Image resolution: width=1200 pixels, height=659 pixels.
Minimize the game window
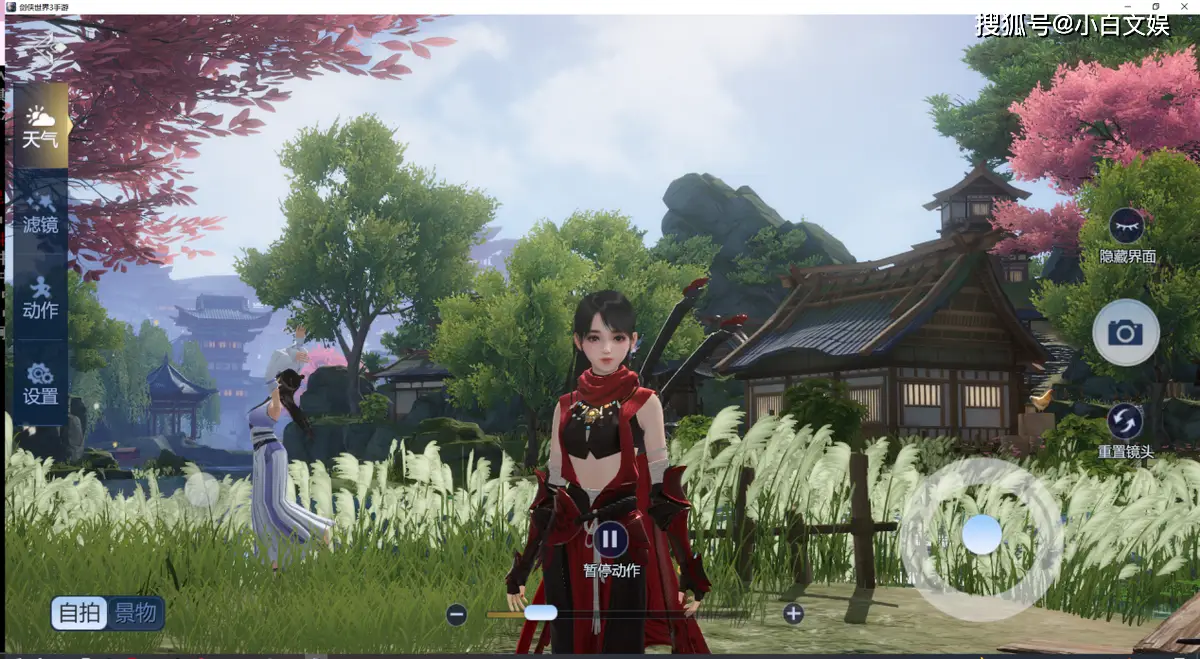[x=1126, y=6]
